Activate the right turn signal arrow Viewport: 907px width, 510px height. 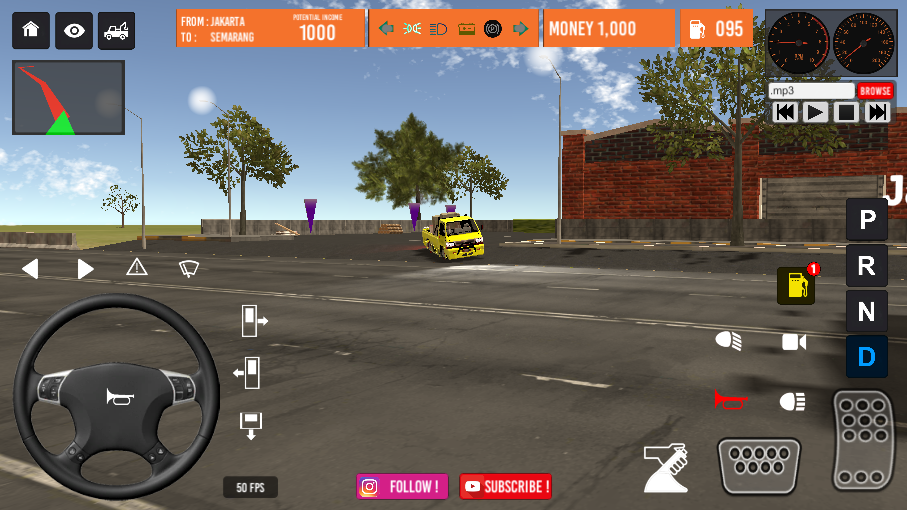86,268
